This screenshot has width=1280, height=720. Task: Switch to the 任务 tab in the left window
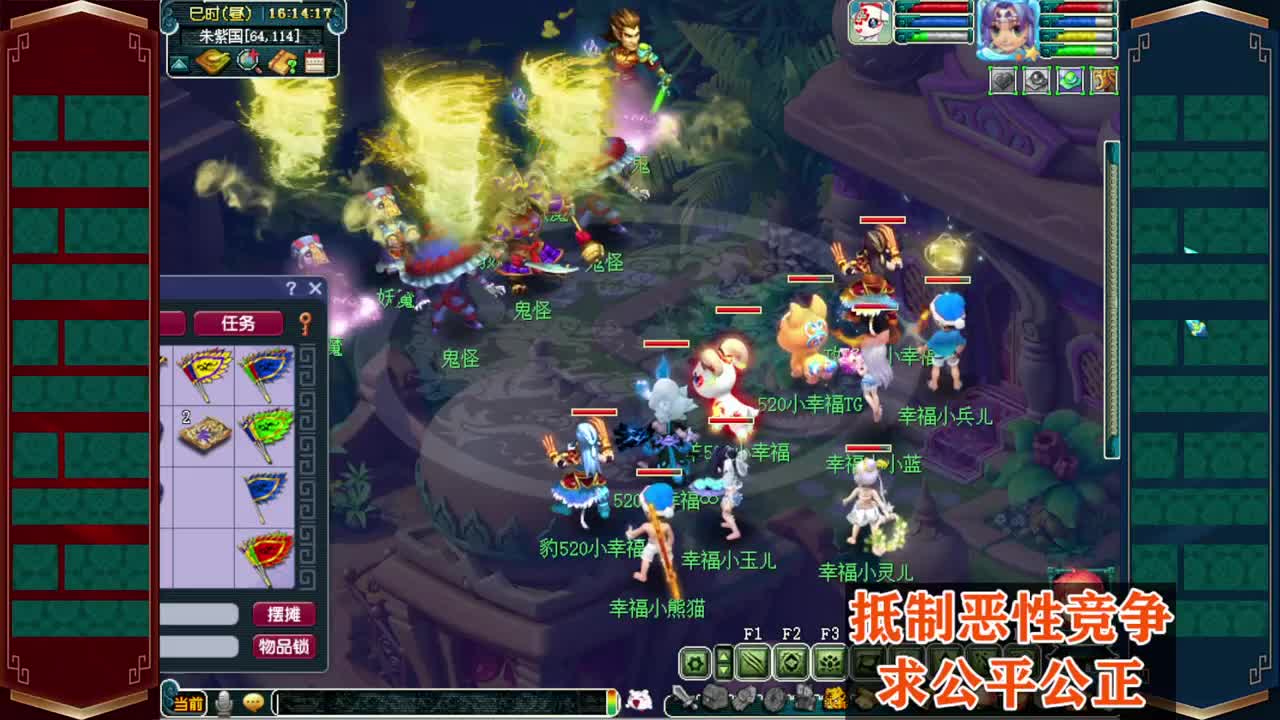(x=238, y=320)
